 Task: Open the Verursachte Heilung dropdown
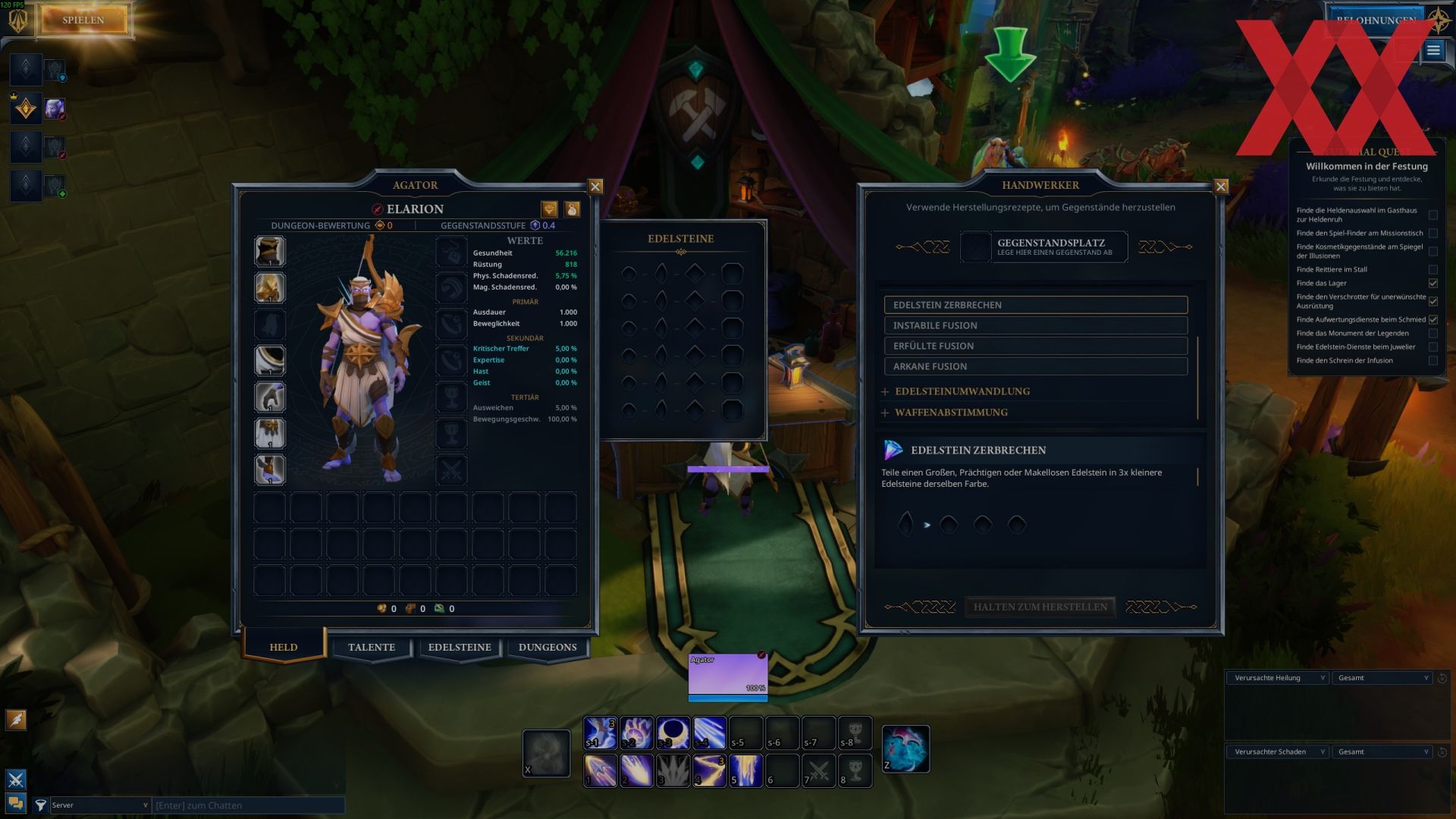click(x=1278, y=678)
